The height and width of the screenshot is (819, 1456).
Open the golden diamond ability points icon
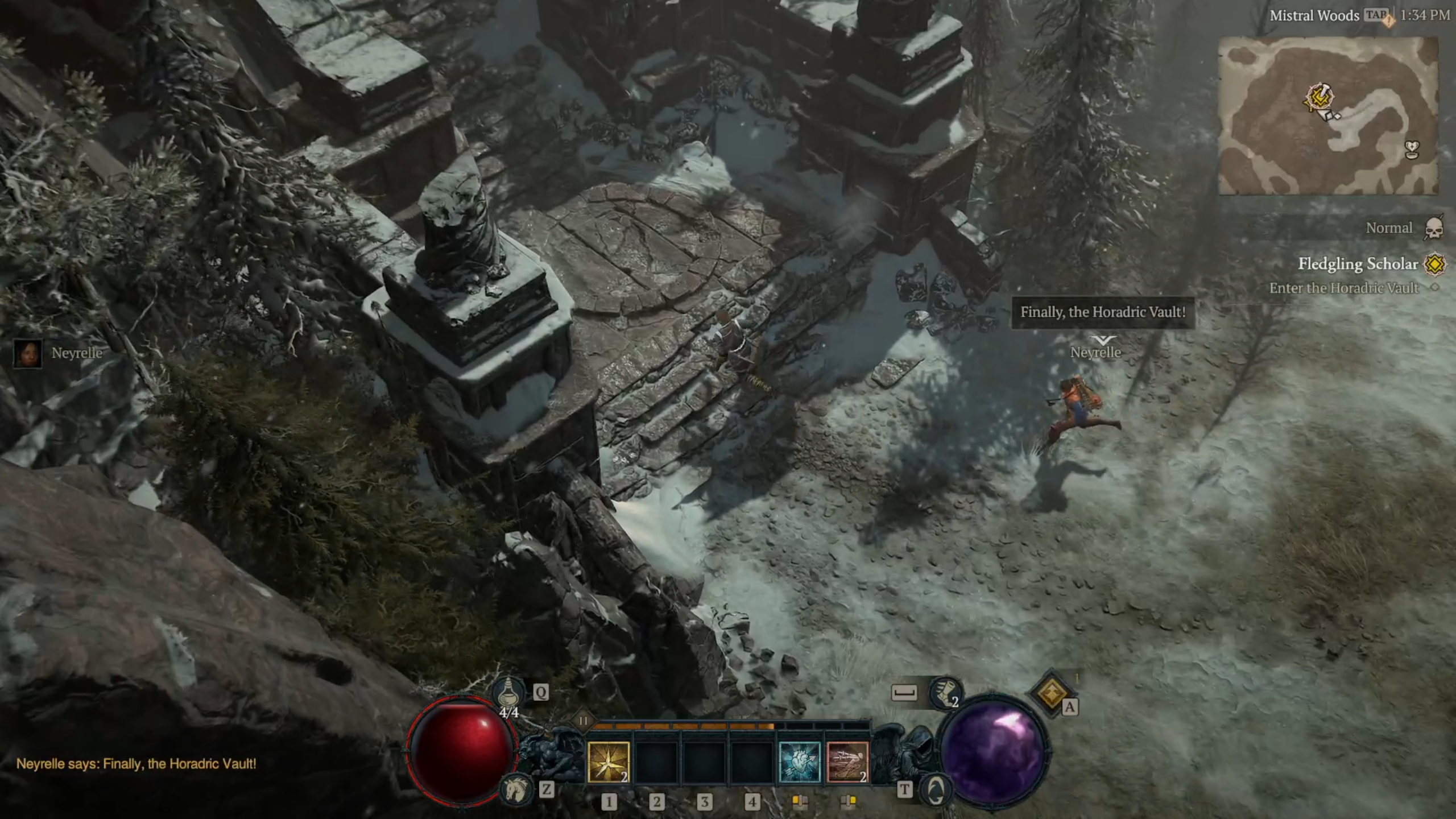[1051, 692]
